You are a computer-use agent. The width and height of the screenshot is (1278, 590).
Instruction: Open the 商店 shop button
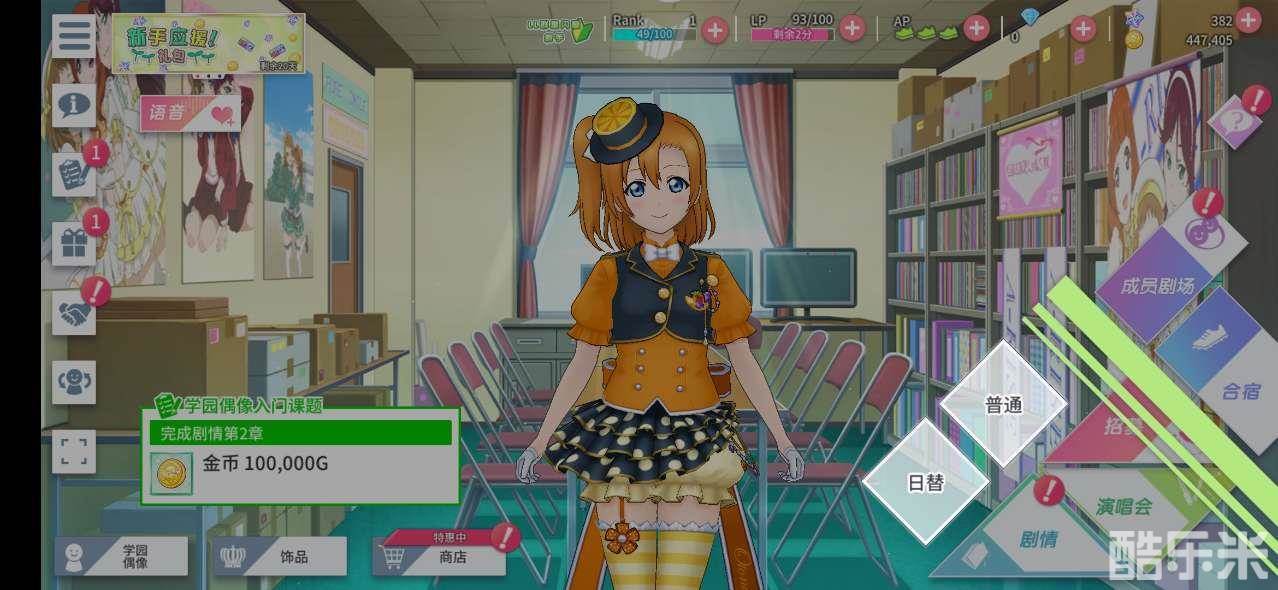pyautogui.click(x=440, y=557)
